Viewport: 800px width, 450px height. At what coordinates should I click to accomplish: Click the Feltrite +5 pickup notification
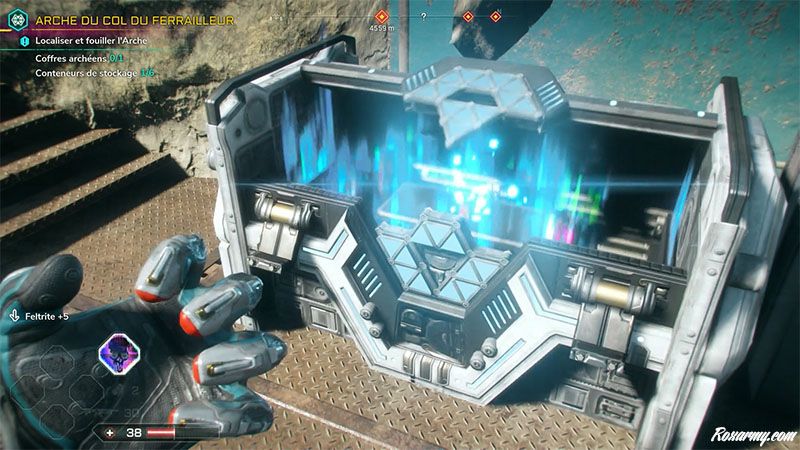42,314
